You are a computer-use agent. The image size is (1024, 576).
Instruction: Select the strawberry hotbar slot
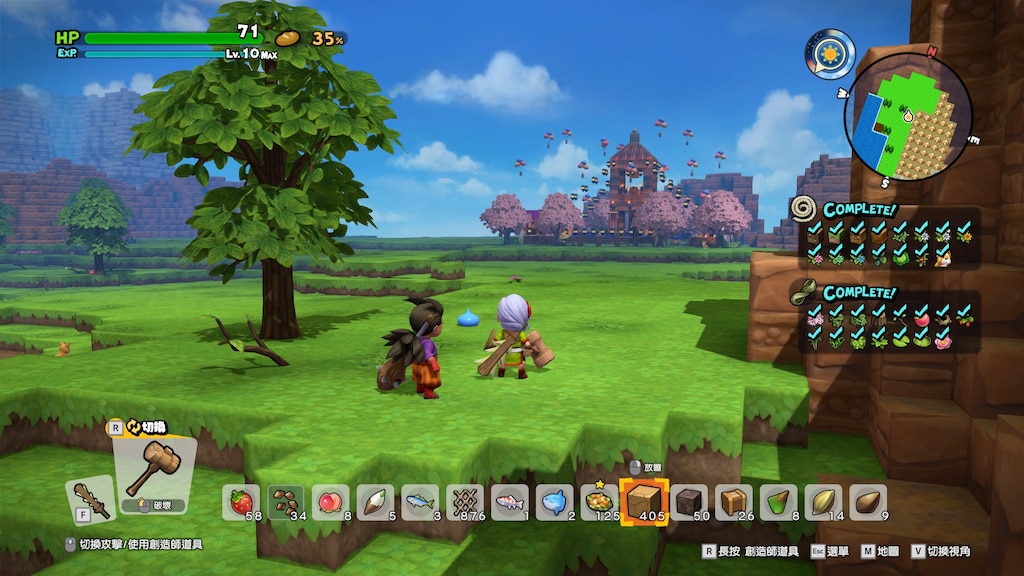(241, 501)
